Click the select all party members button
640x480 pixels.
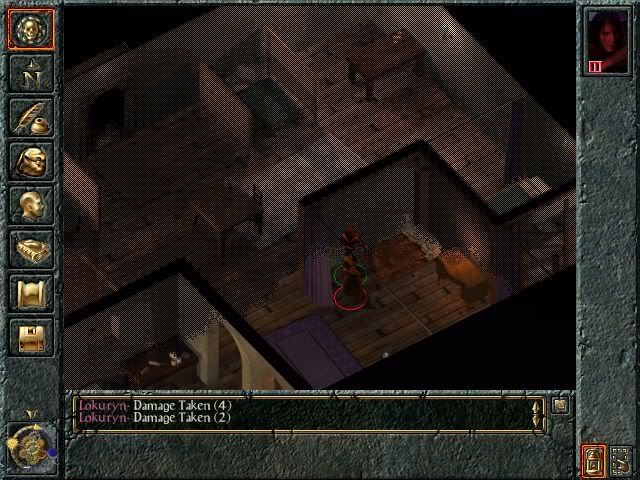pyautogui.click(x=621, y=461)
